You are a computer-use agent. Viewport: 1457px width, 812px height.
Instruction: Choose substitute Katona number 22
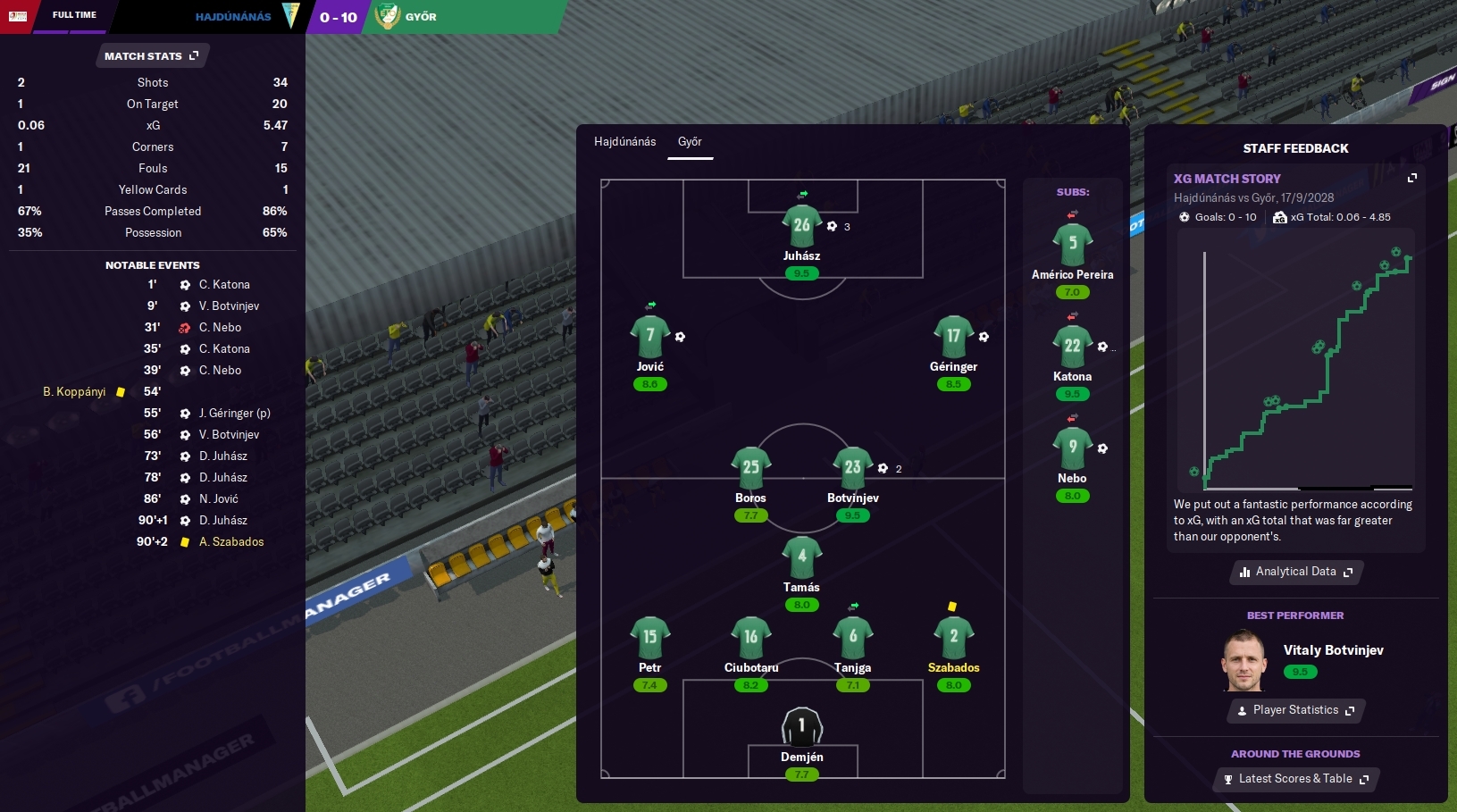(x=1072, y=346)
